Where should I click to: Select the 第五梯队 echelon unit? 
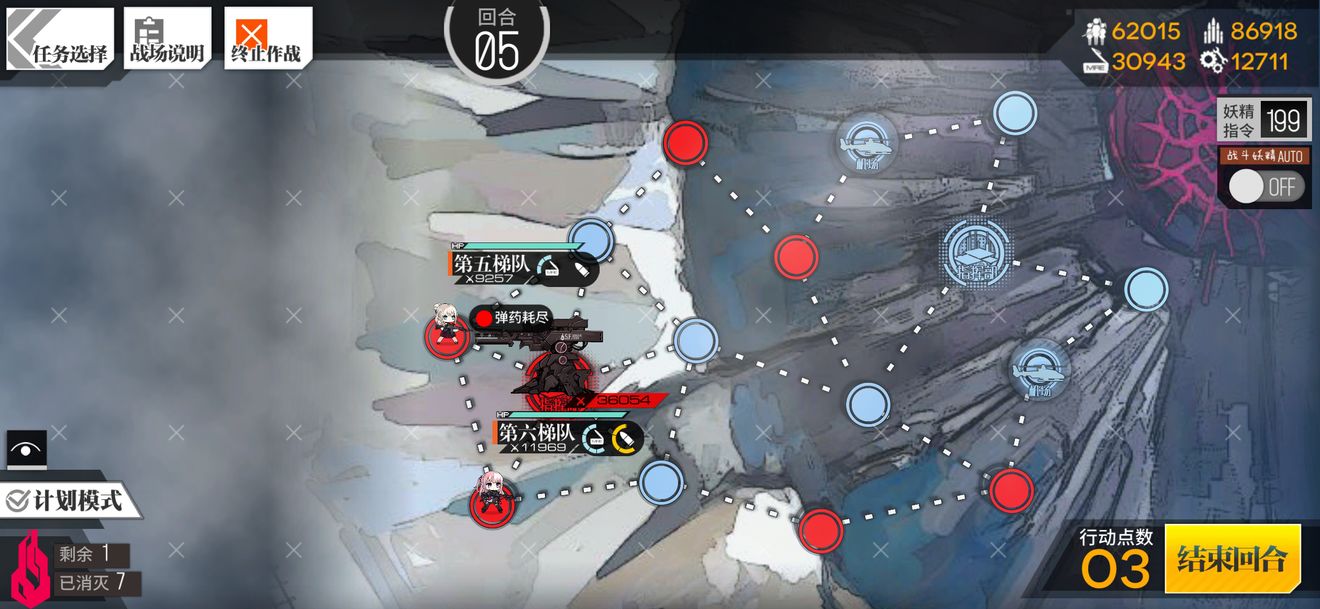coord(446,332)
